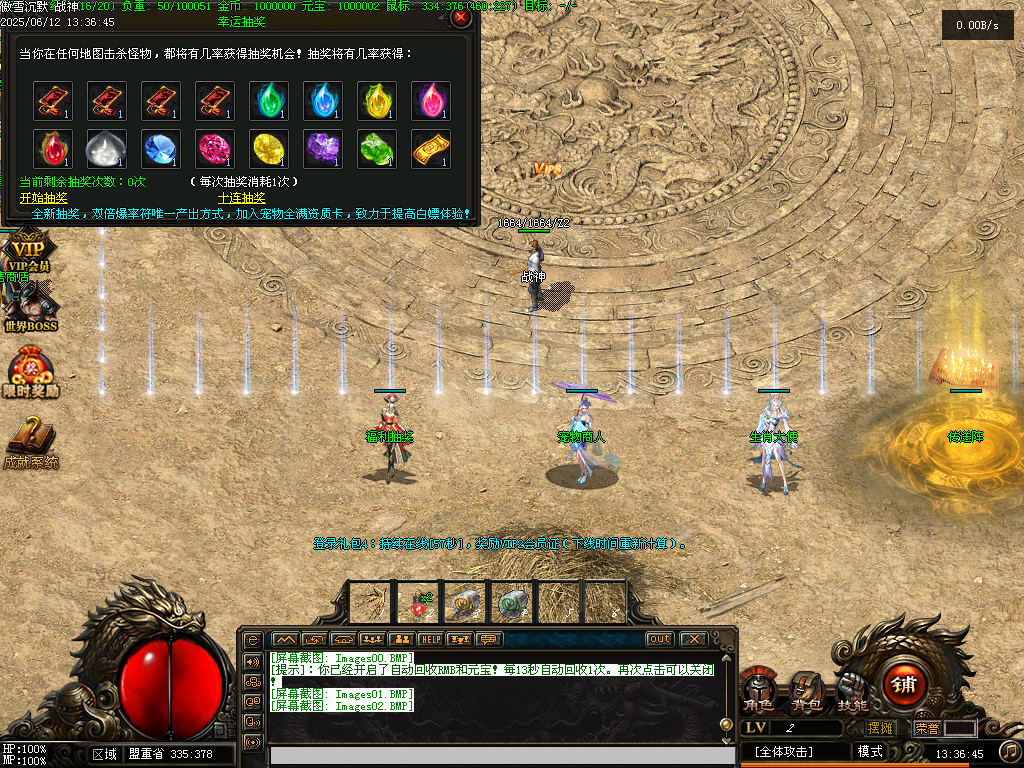Click the out button on chat panel
This screenshot has height=768, width=1024.
tap(660, 639)
